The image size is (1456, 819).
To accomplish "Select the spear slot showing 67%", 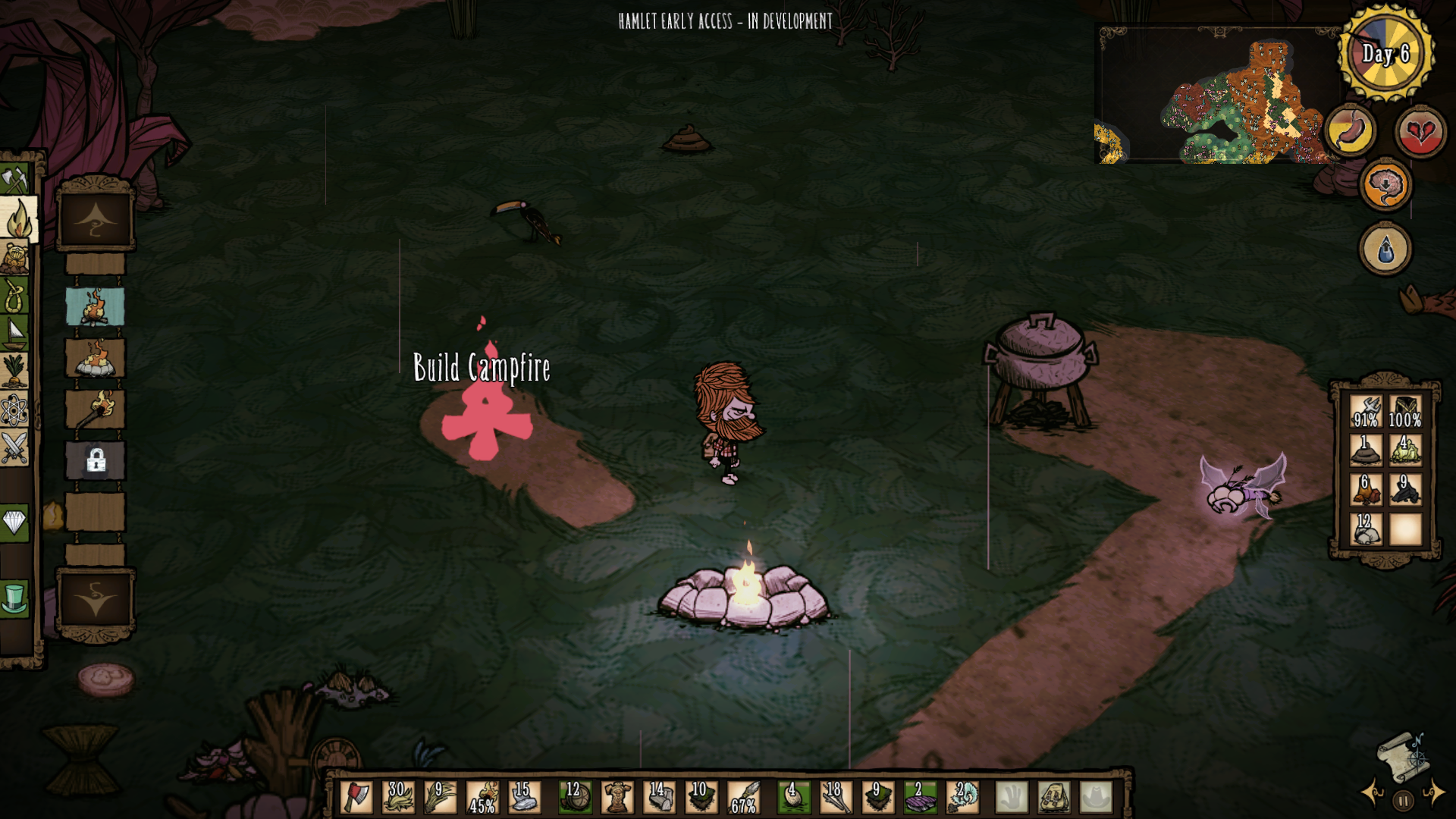I will click(743, 797).
